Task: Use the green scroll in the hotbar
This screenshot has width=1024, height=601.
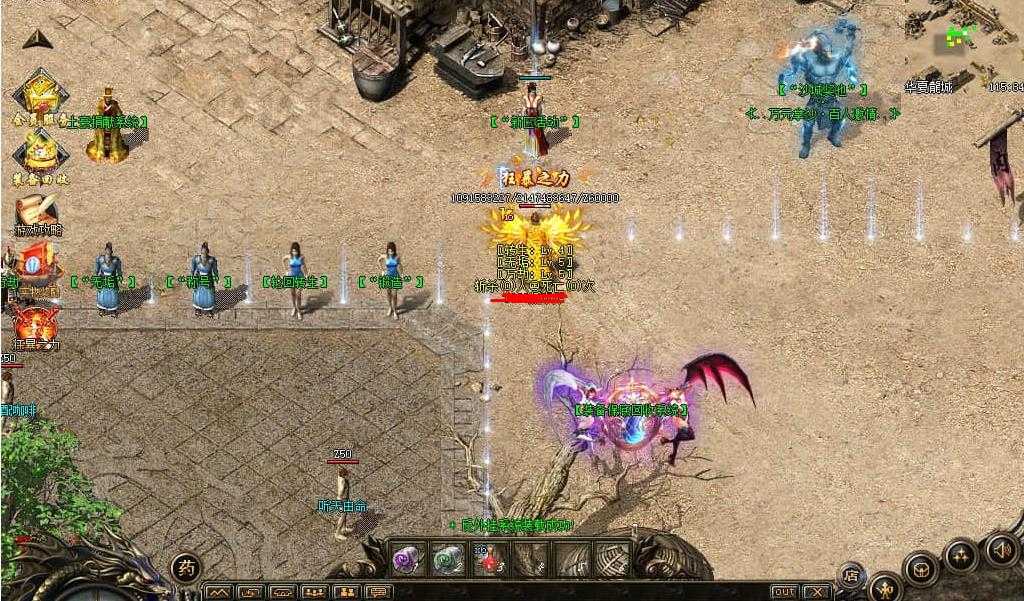Action: [x=447, y=558]
